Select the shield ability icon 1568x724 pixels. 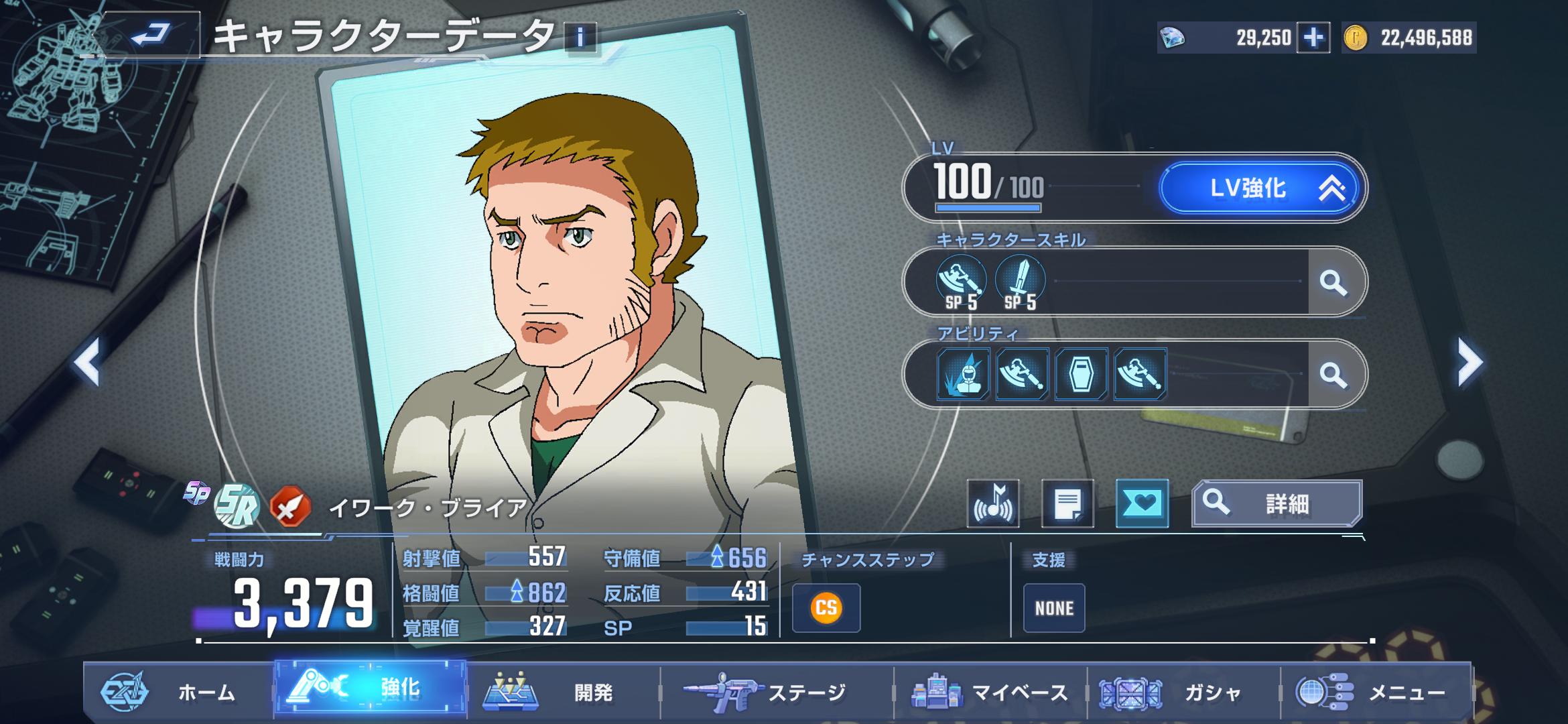coord(1080,374)
